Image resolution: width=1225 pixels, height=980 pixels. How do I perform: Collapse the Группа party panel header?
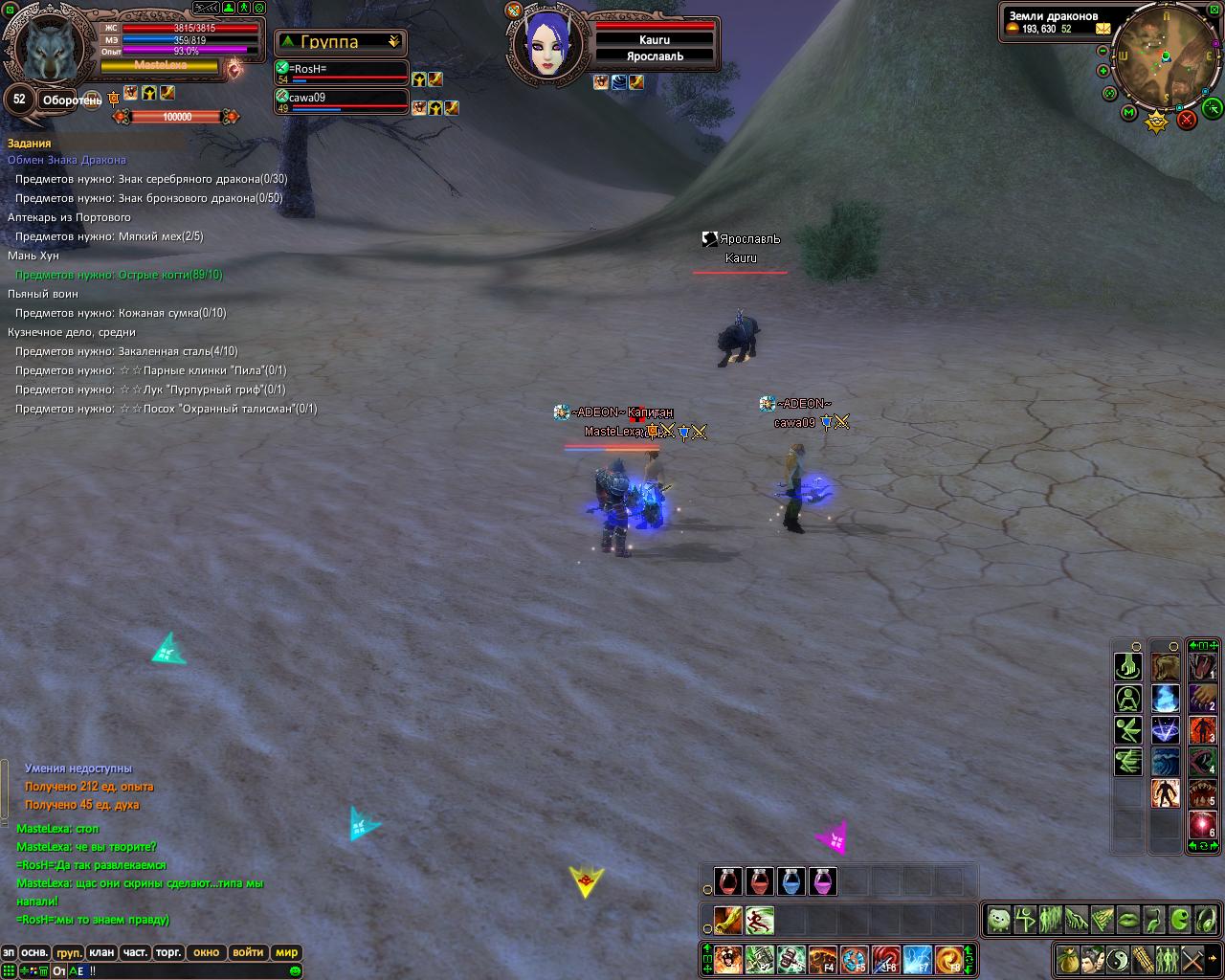tap(393, 42)
